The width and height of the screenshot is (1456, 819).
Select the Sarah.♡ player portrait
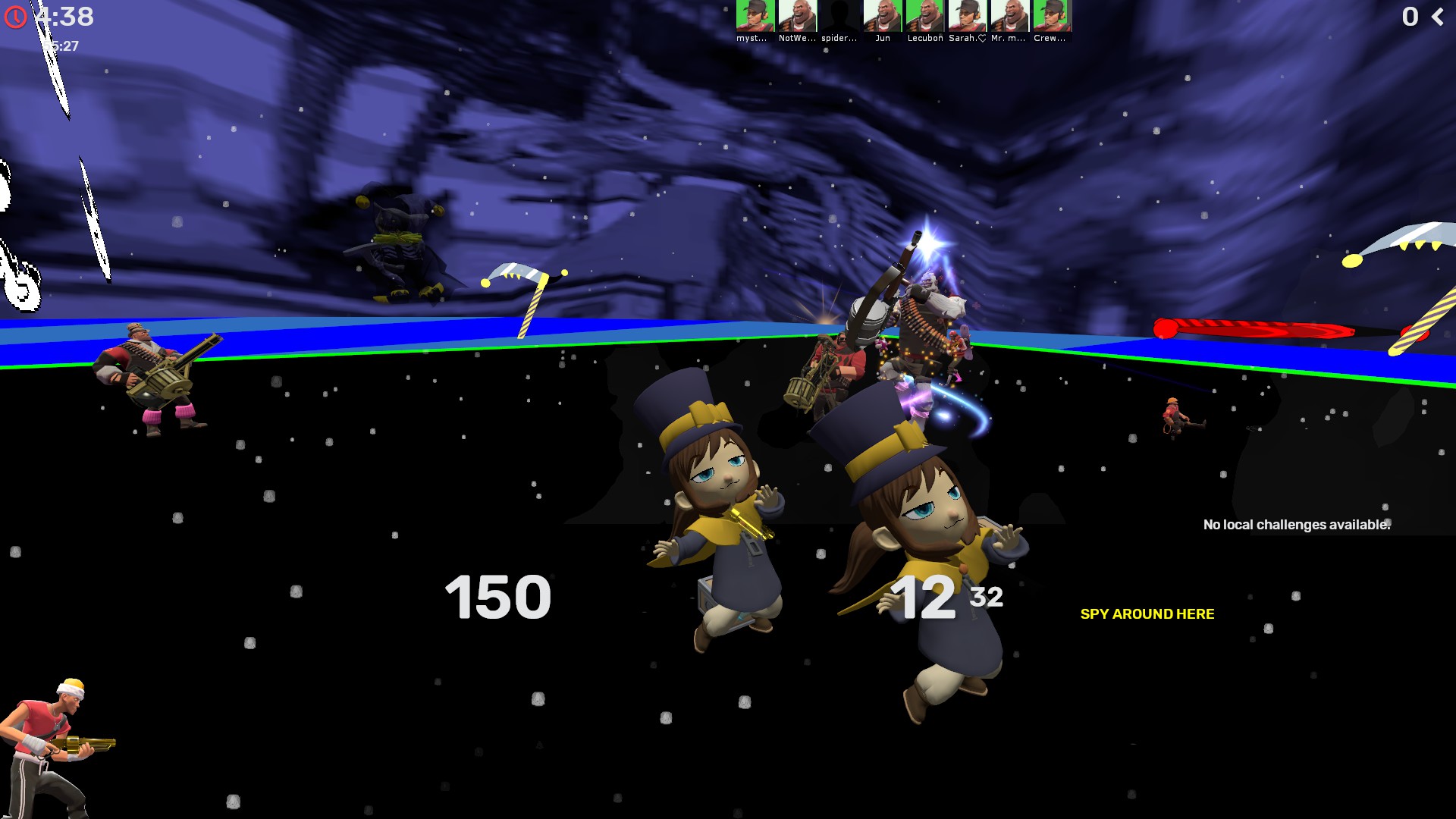(x=968, y=16)
